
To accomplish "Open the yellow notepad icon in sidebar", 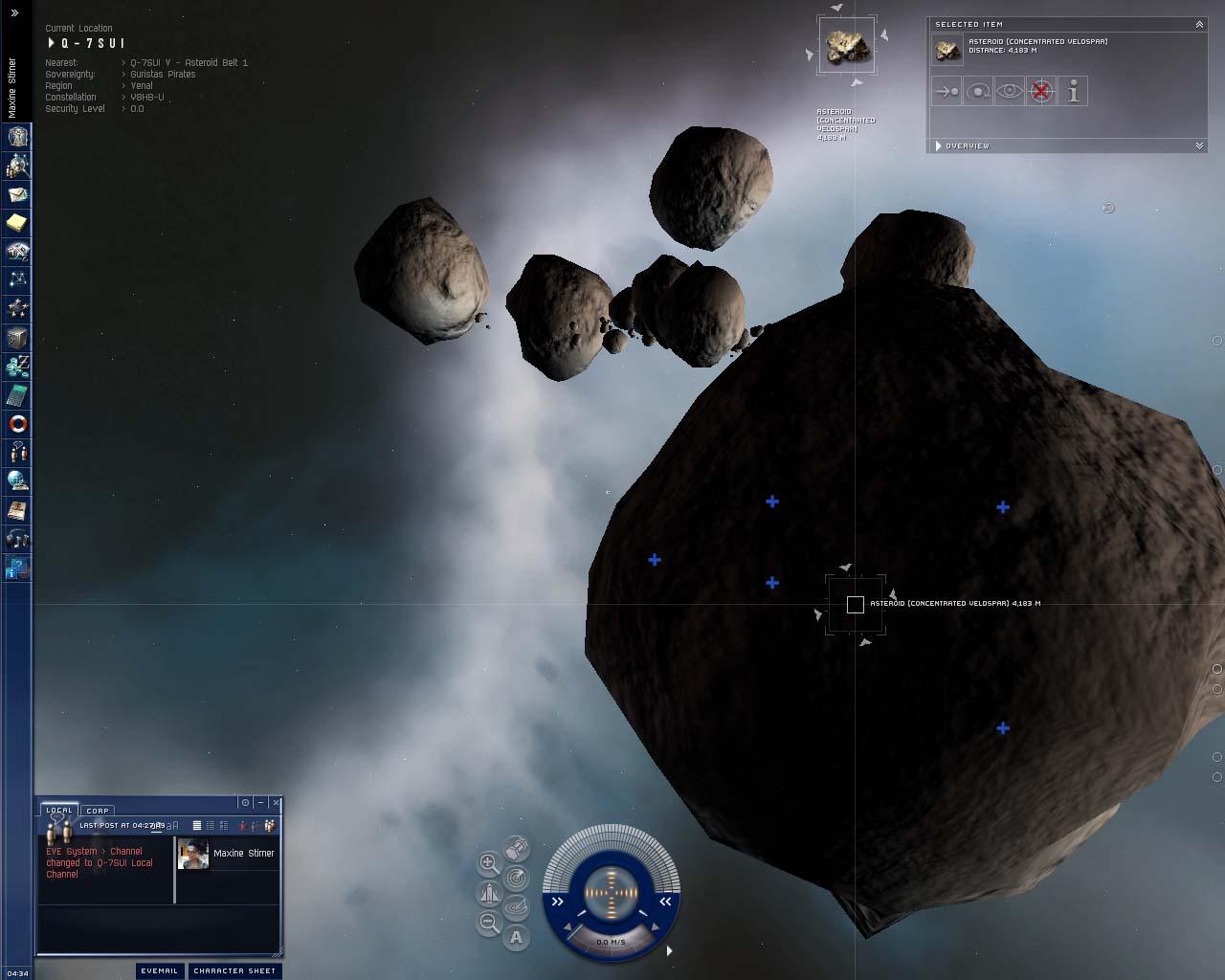I will tap(18, 223).
